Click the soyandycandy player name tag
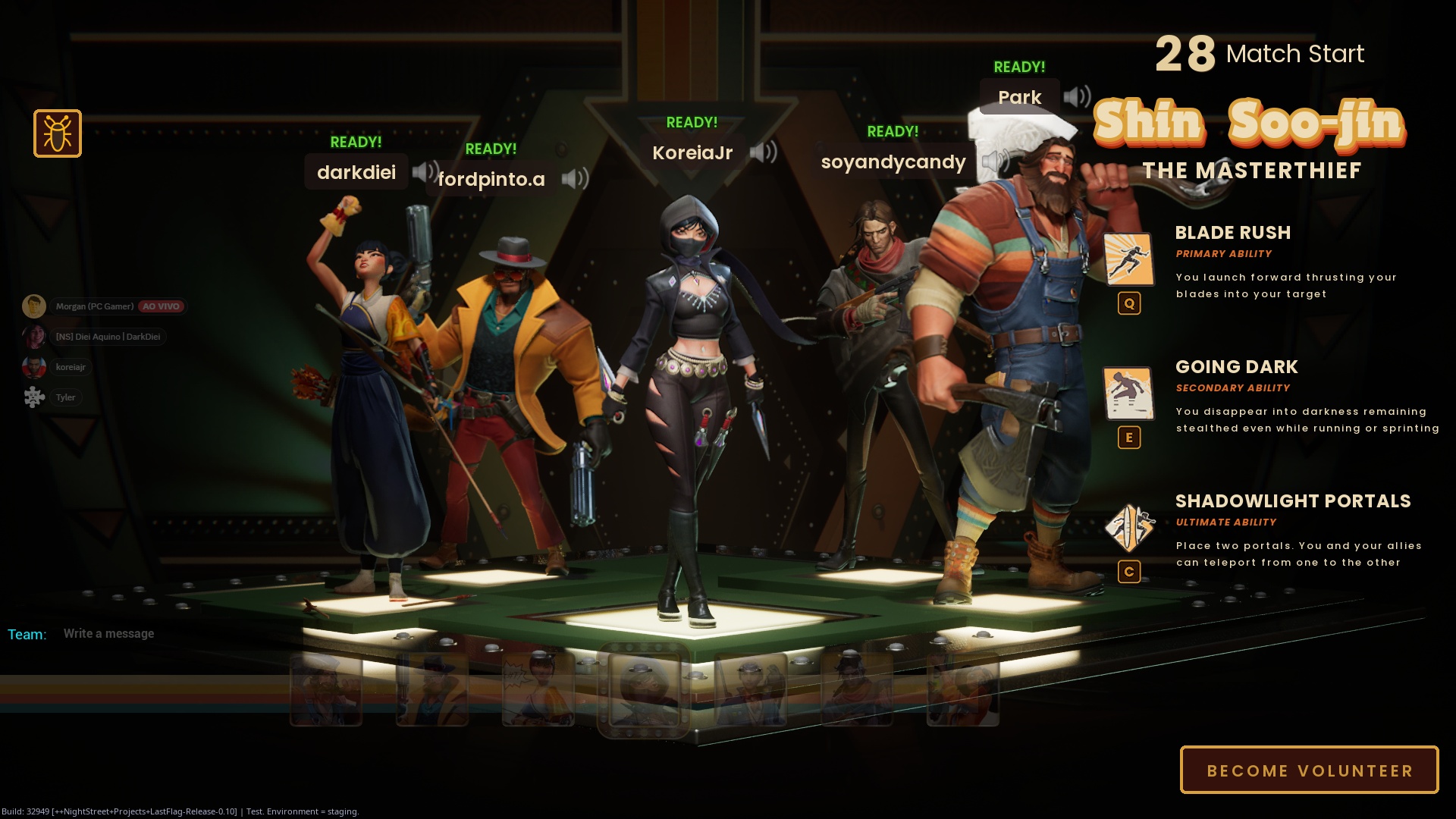Screen dimensions: 1456x819 point(893,162)
